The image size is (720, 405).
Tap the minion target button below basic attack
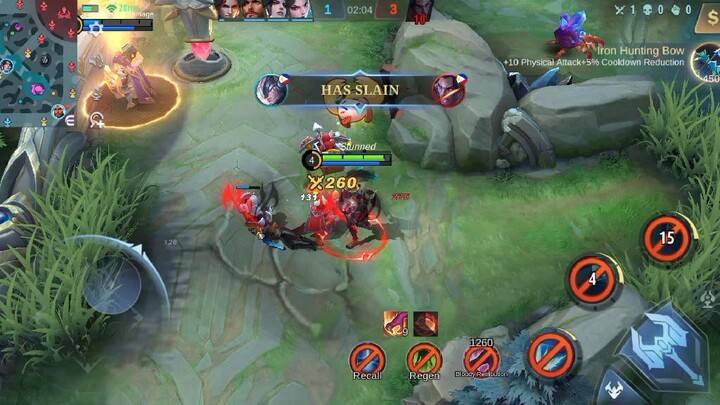point(618,390)
